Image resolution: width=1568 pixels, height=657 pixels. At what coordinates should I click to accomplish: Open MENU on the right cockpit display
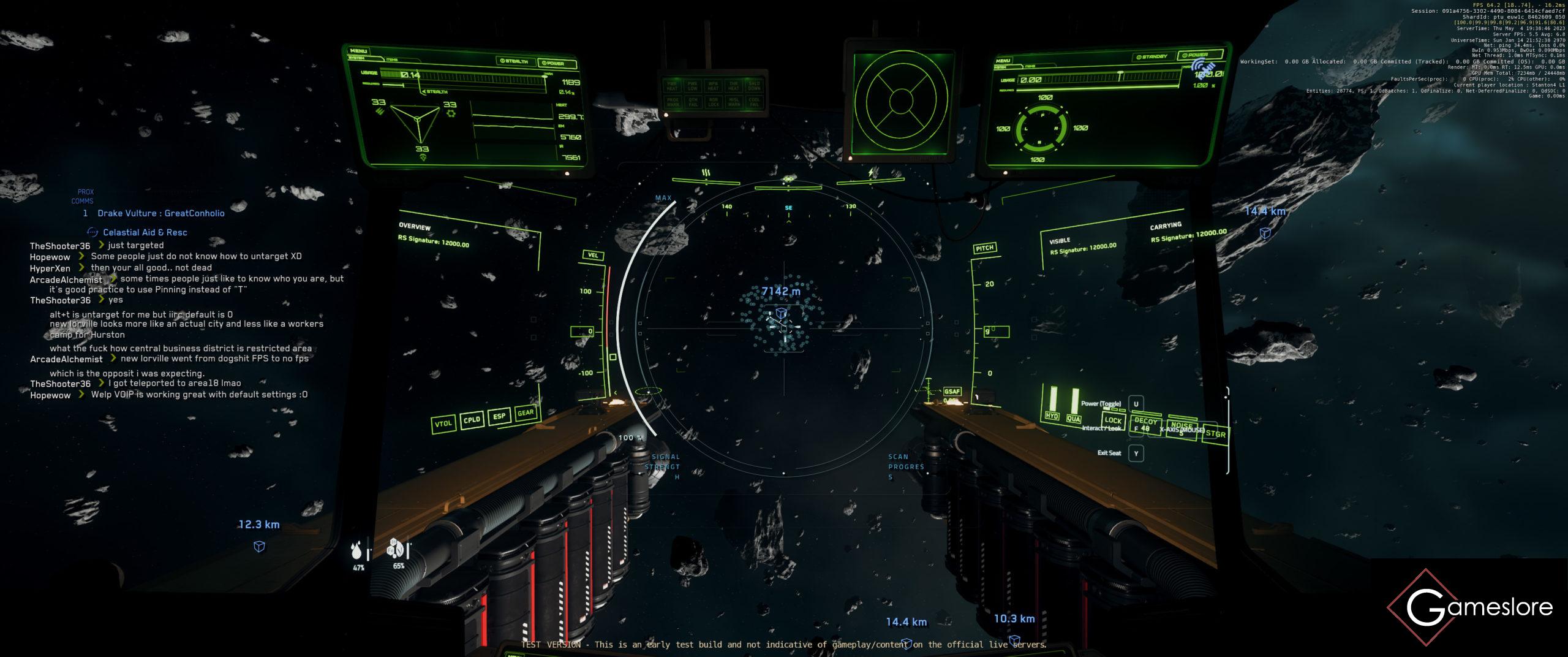click(1003, 61)
